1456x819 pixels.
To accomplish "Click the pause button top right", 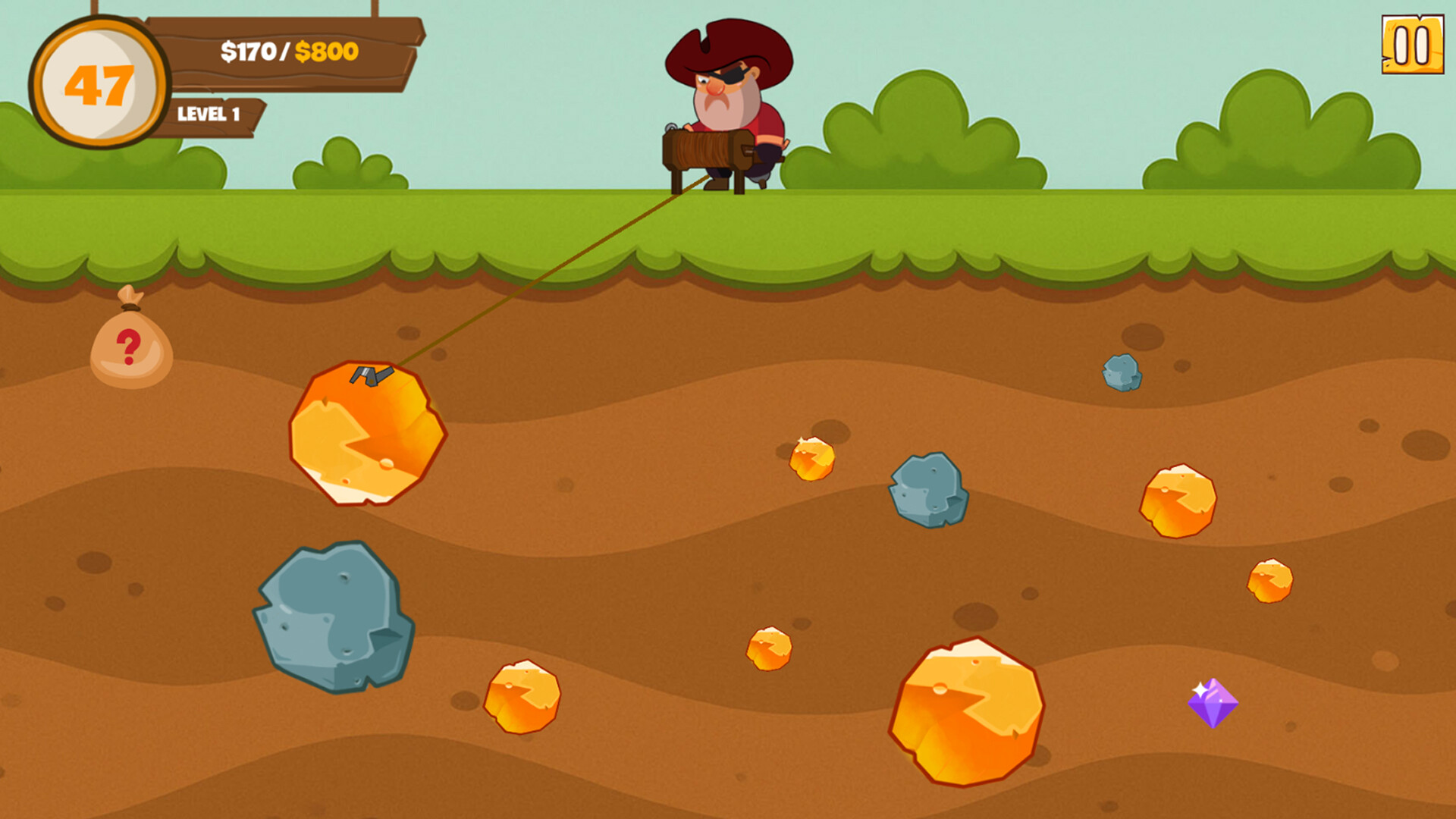I will (x=1412, y=45).
